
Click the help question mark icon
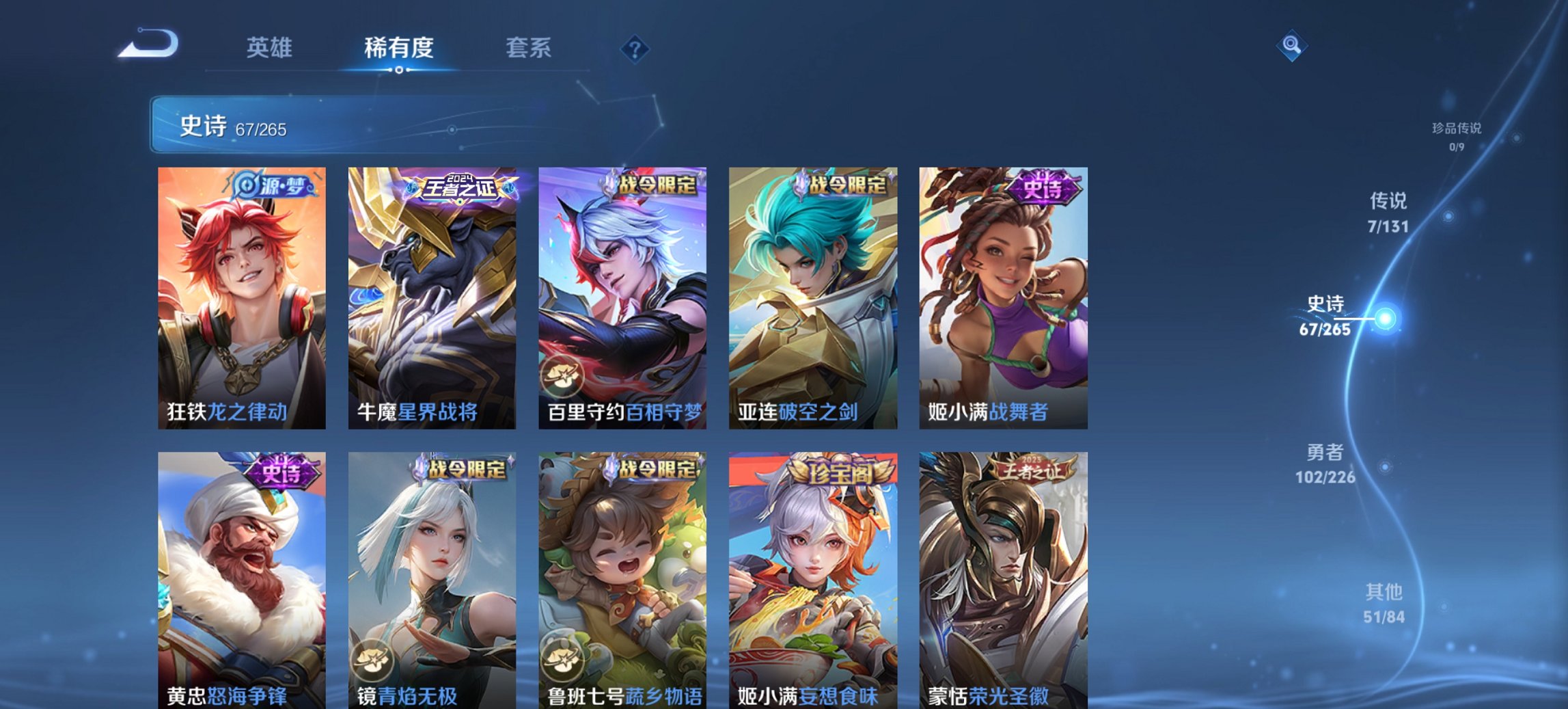pyautogui.click(x=635, y=48)
